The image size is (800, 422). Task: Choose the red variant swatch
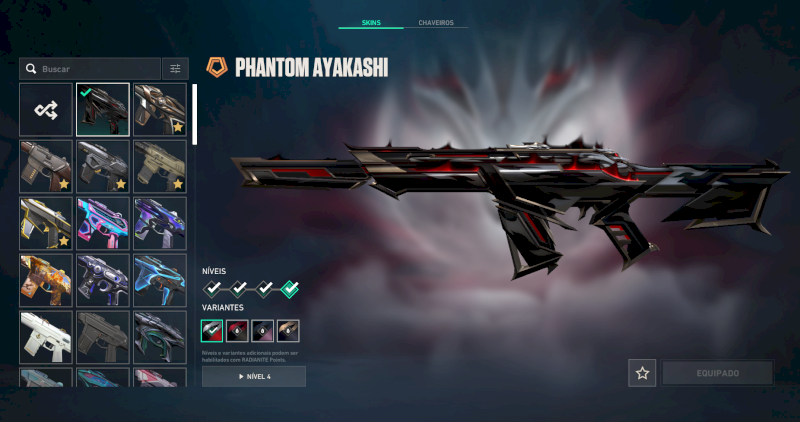coord(237,331)
